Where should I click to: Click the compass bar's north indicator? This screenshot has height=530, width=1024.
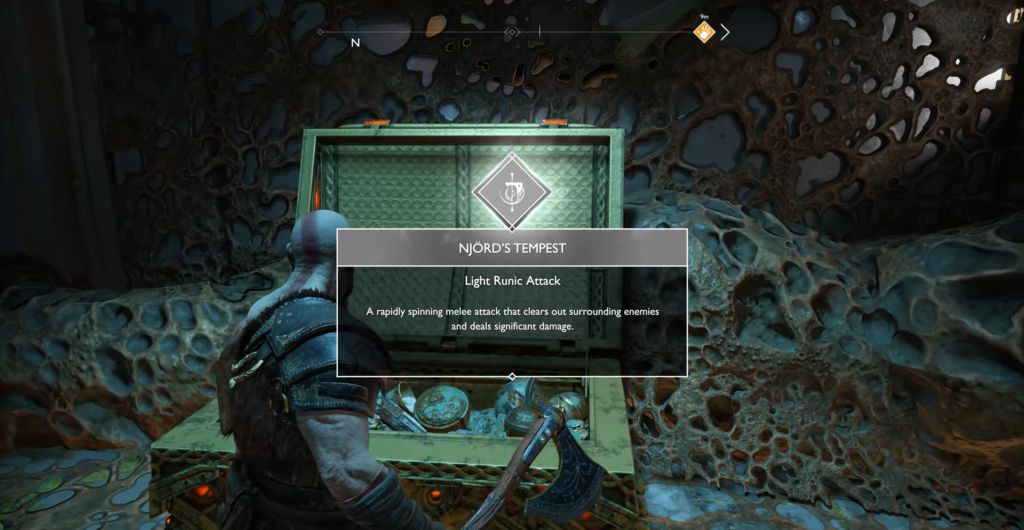(355, 43)
